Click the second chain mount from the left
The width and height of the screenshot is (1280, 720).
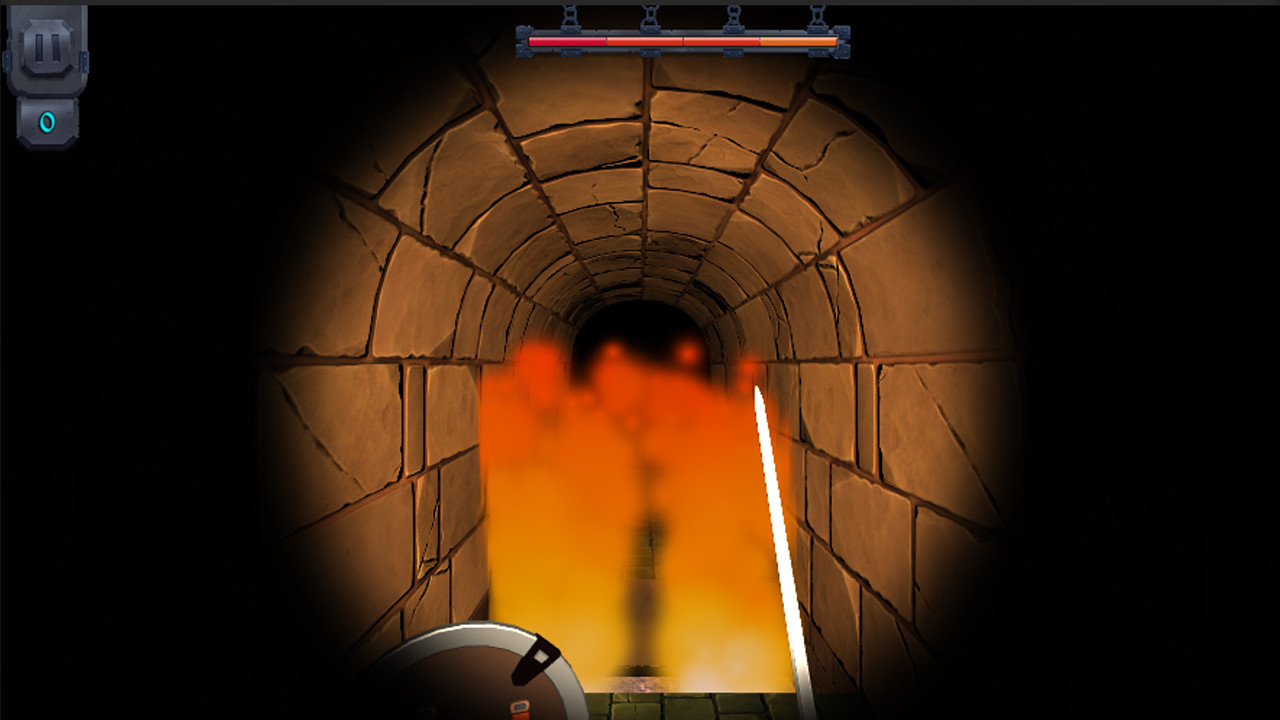click(653, 18)
